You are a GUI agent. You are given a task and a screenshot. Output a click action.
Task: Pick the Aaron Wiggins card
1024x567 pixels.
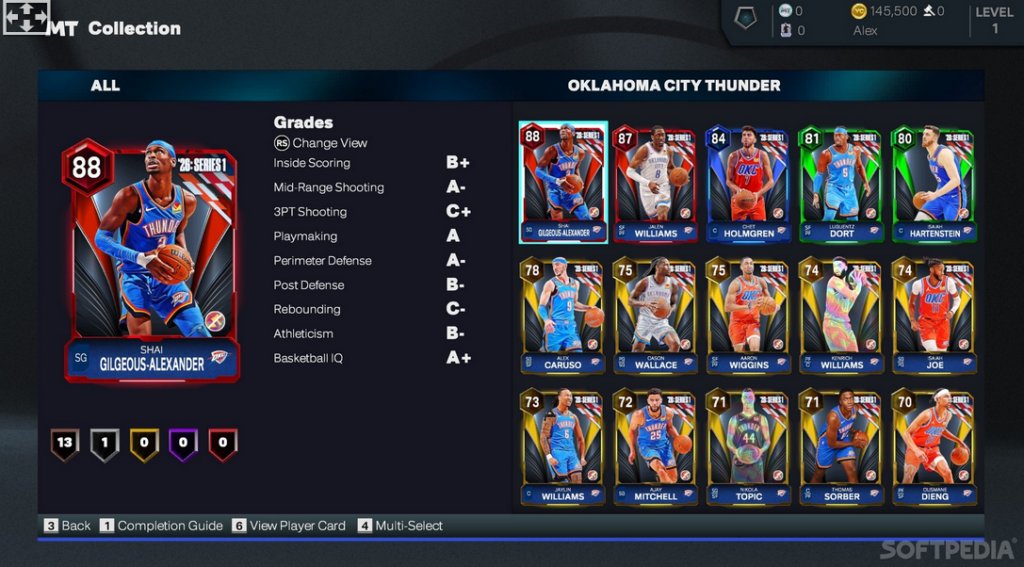pos(748,315)
